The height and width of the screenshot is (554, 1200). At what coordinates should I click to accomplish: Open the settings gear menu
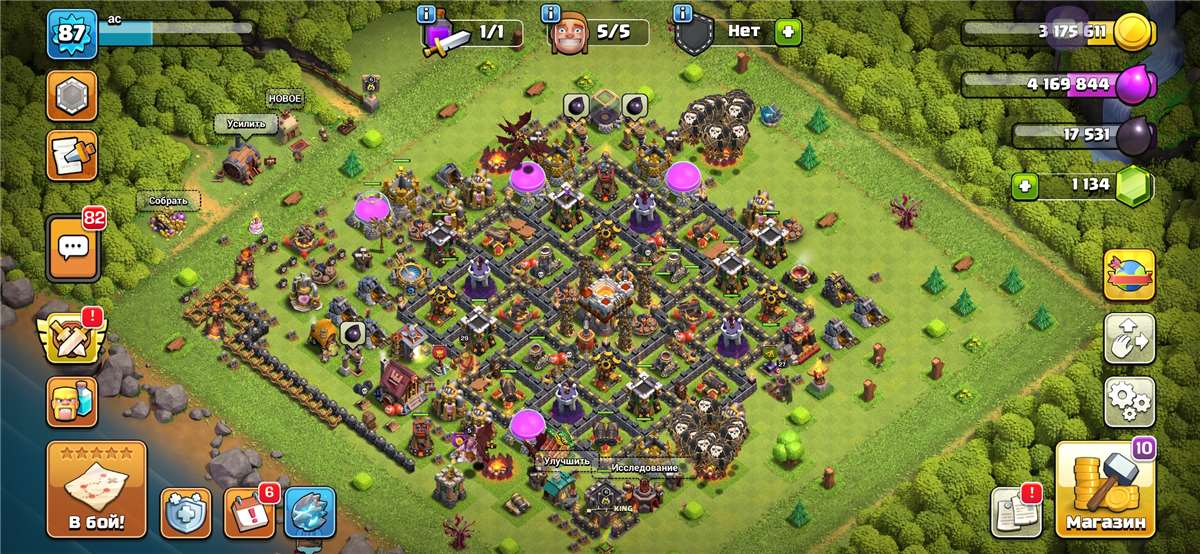click(1129, 401)
